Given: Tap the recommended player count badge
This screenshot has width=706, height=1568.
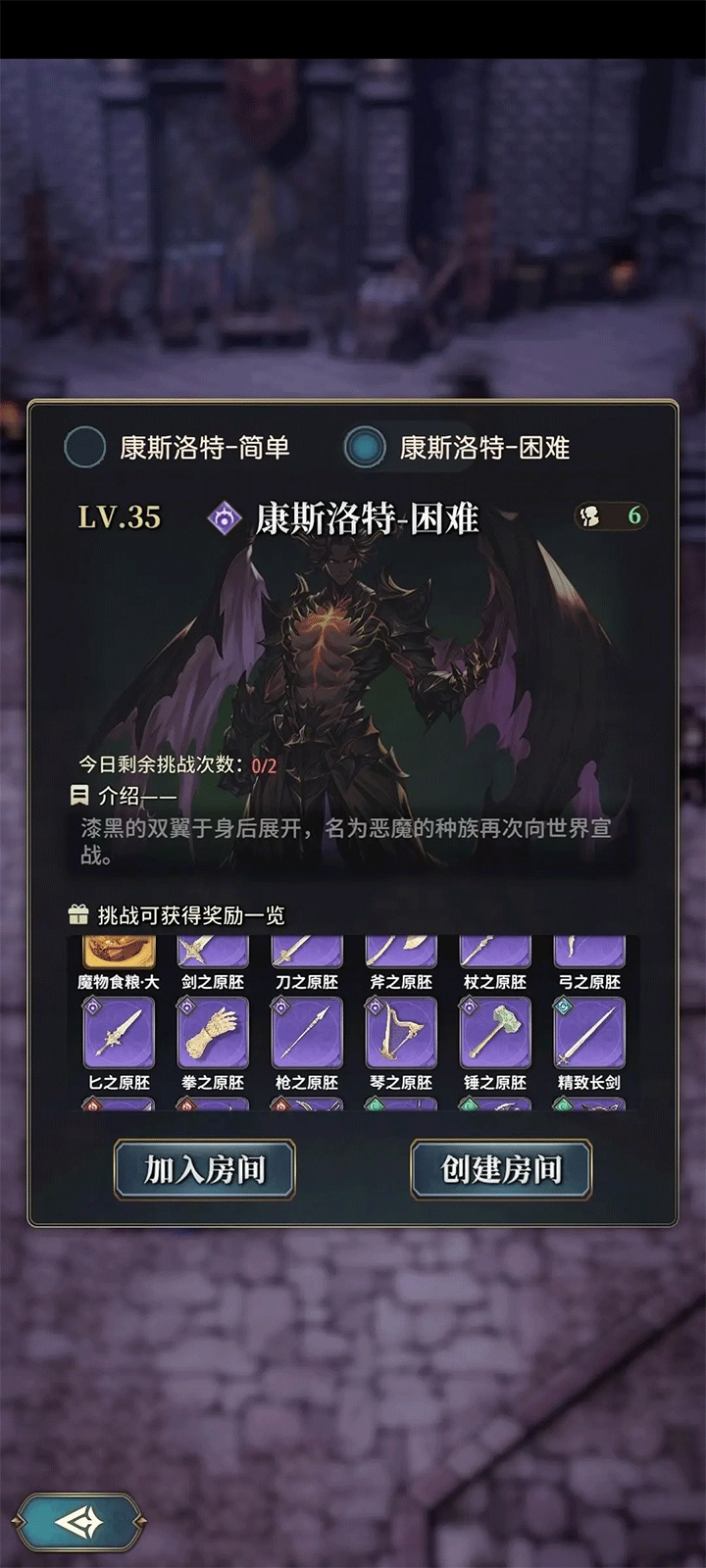Looking at the screenshot, I should point(612,515).
